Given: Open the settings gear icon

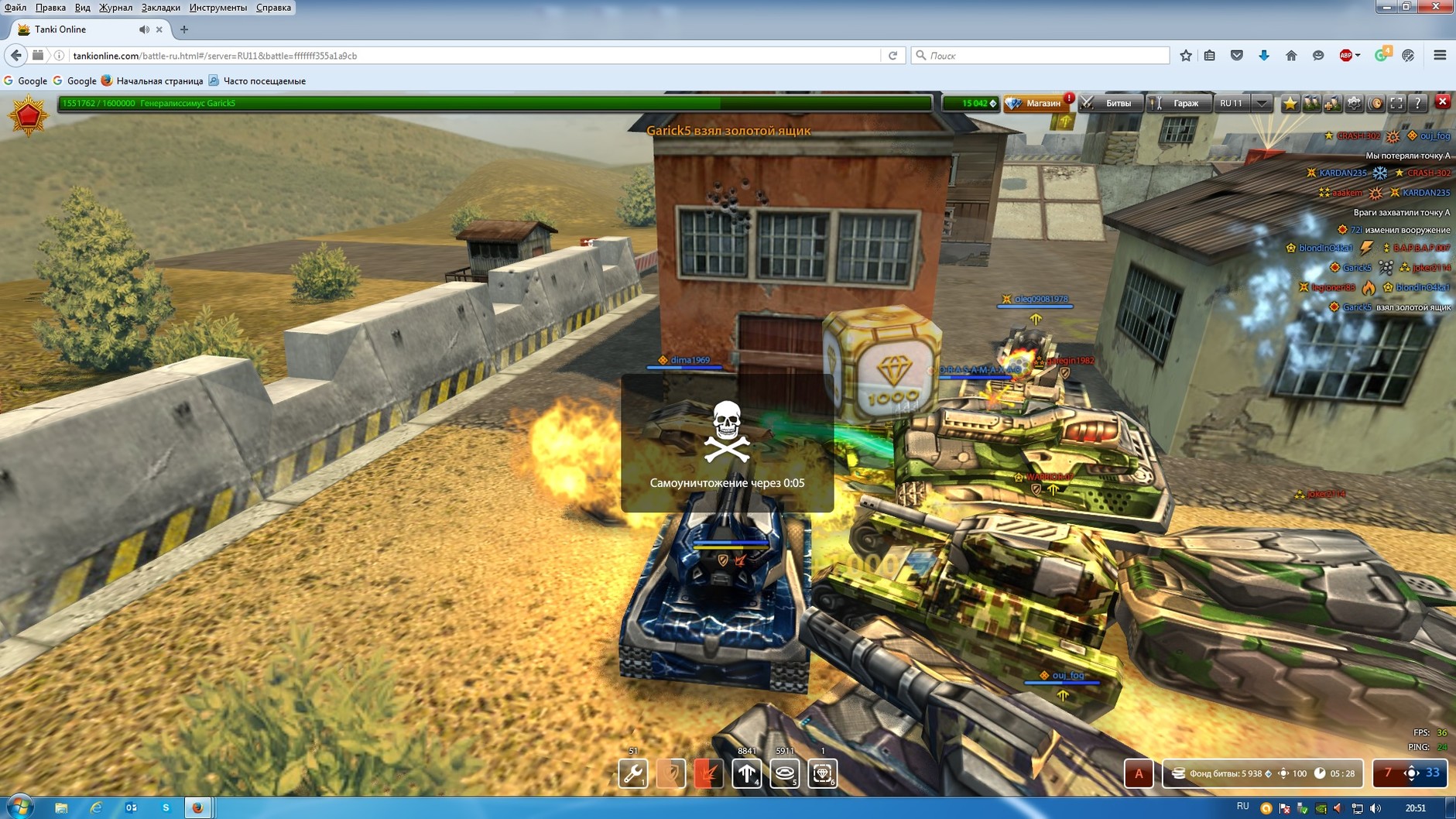Looking at the screenshot, I should coord(1354,103).
